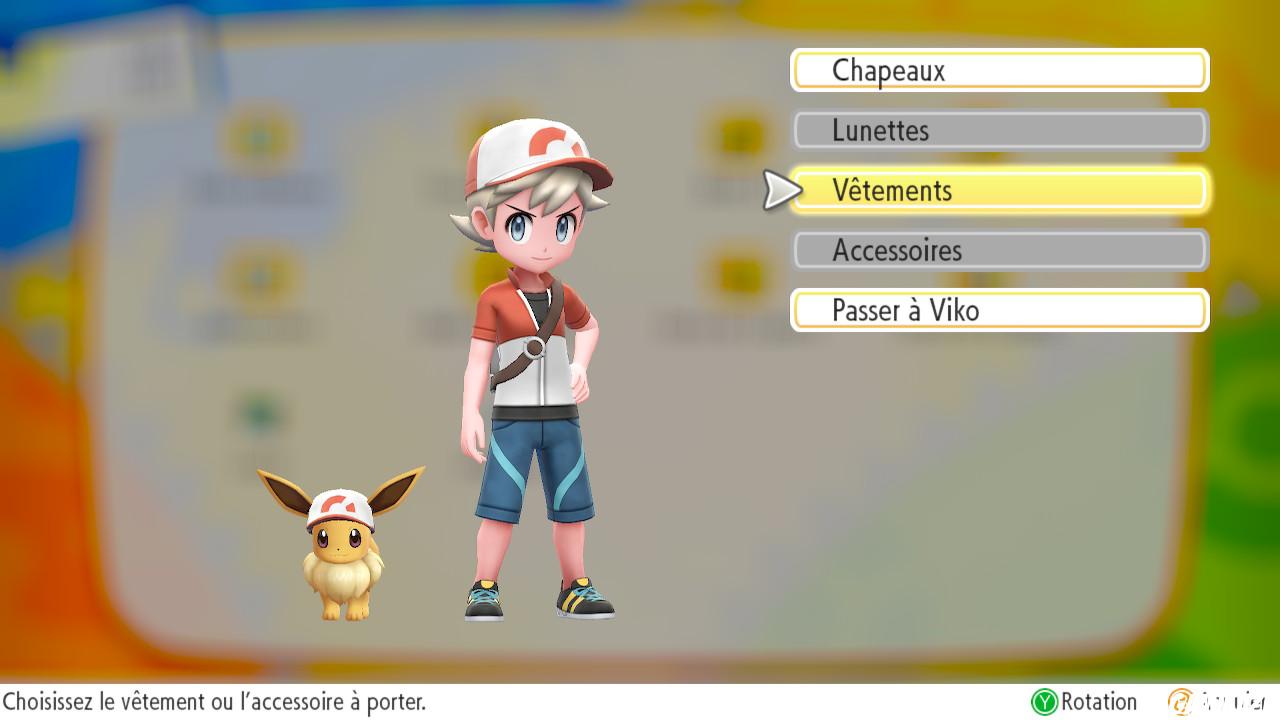Viewport: 1280px width, 720px height.
Task: Select the Chapeaux category
Action: pyautogui.click(x=998, y=70)
